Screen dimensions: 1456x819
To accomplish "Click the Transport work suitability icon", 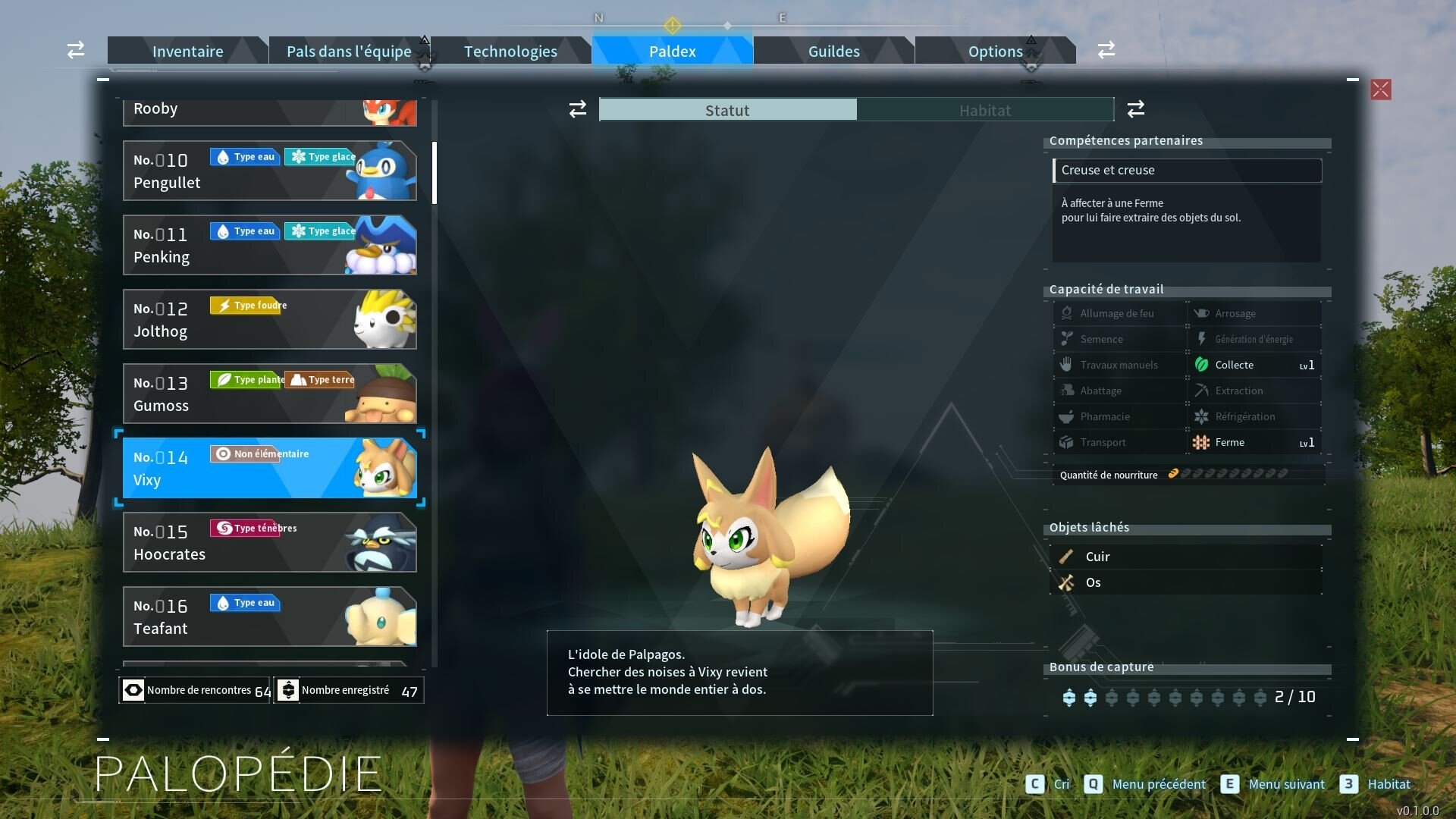I will pos(1066,442).
